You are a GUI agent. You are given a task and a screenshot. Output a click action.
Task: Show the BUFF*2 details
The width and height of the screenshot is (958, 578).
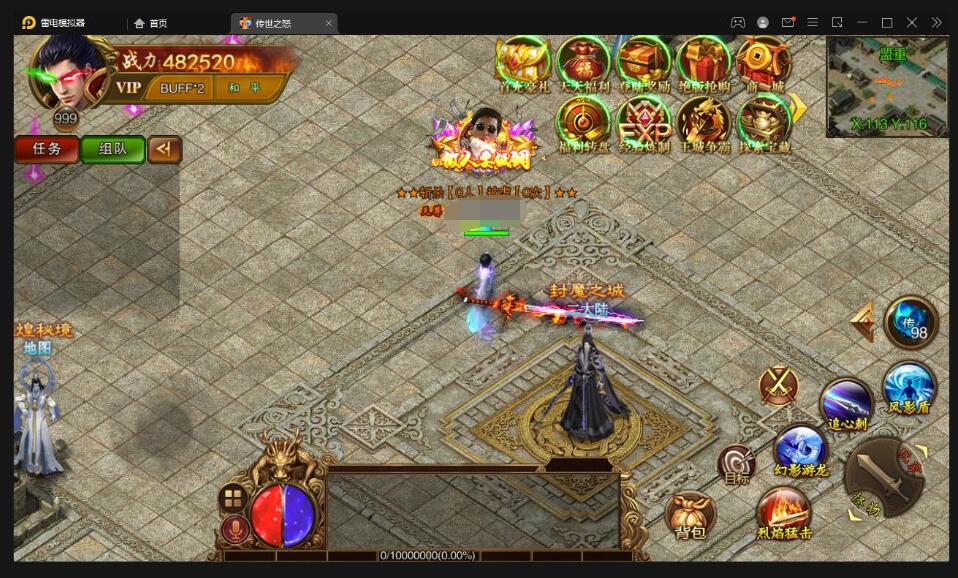pos(182,88)
